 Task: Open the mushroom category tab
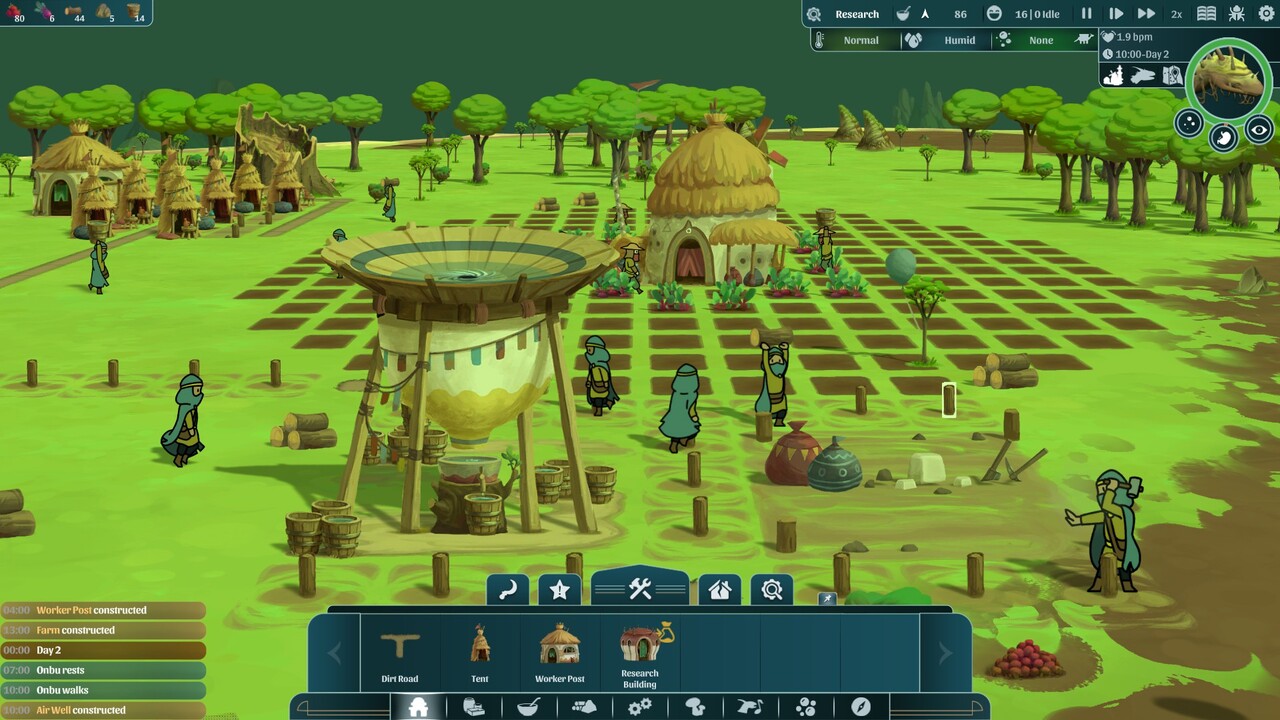pyautogui.click(x=695, y=707)
